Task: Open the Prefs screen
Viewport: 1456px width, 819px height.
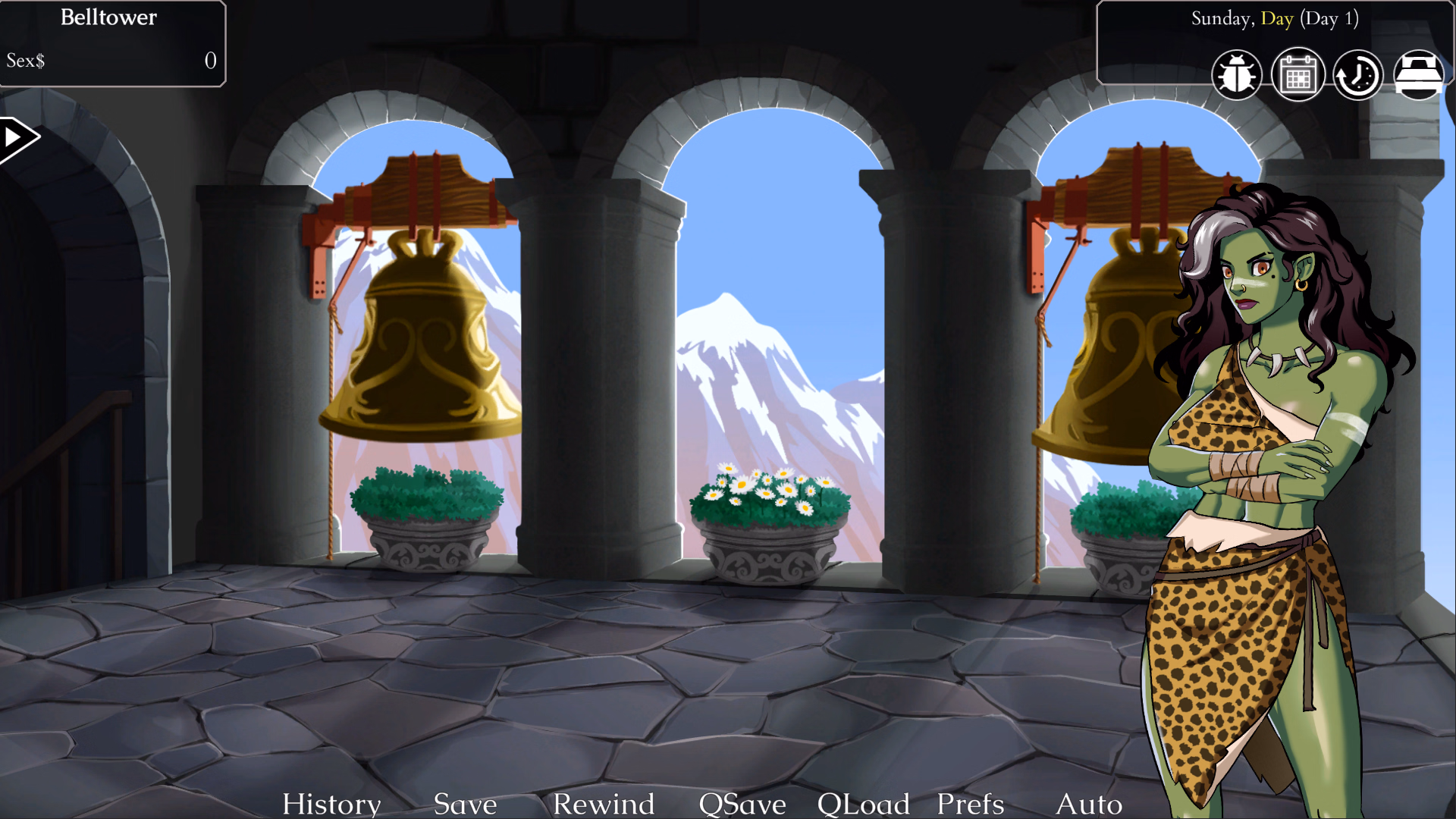Action: point(969,804)
